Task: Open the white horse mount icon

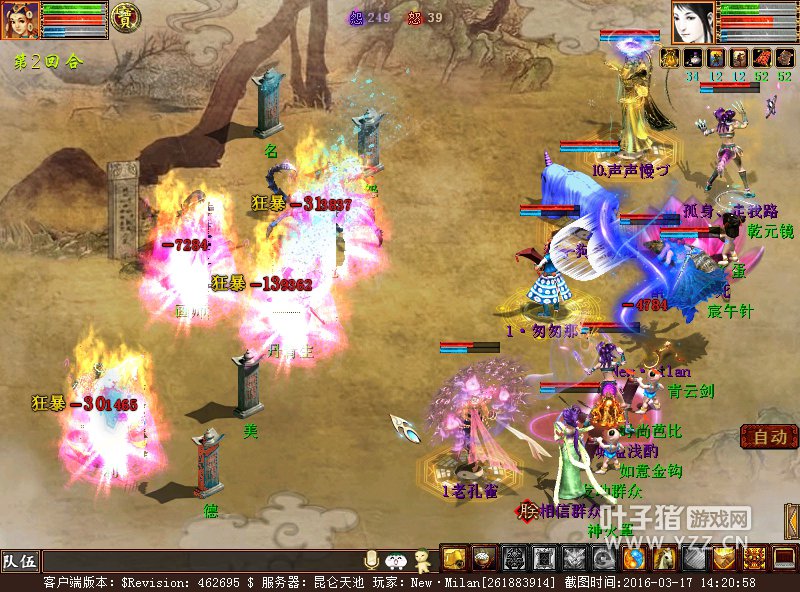Action: pos(665,558)
